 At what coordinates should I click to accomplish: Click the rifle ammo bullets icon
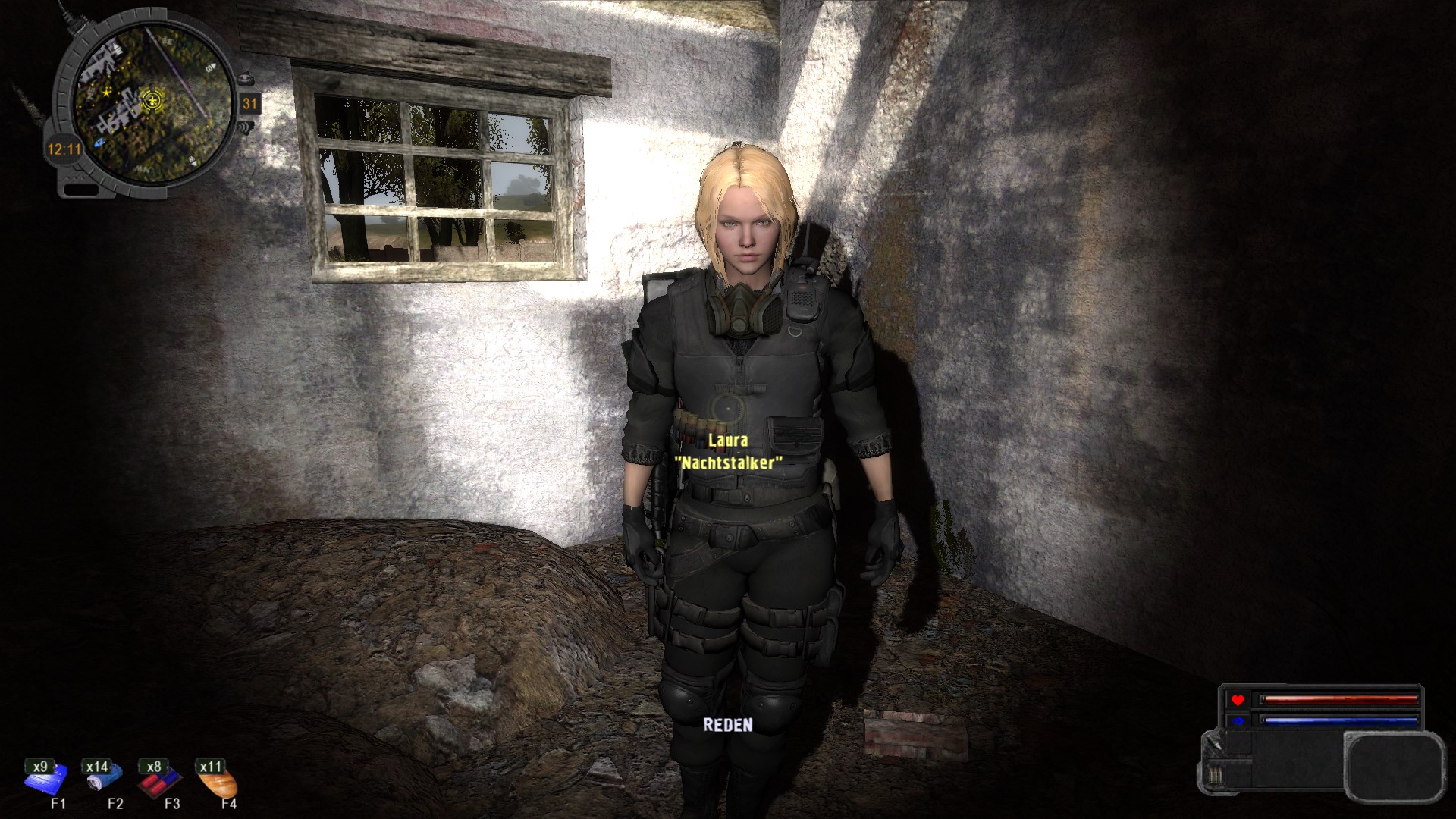click(x=1215, y=775)
